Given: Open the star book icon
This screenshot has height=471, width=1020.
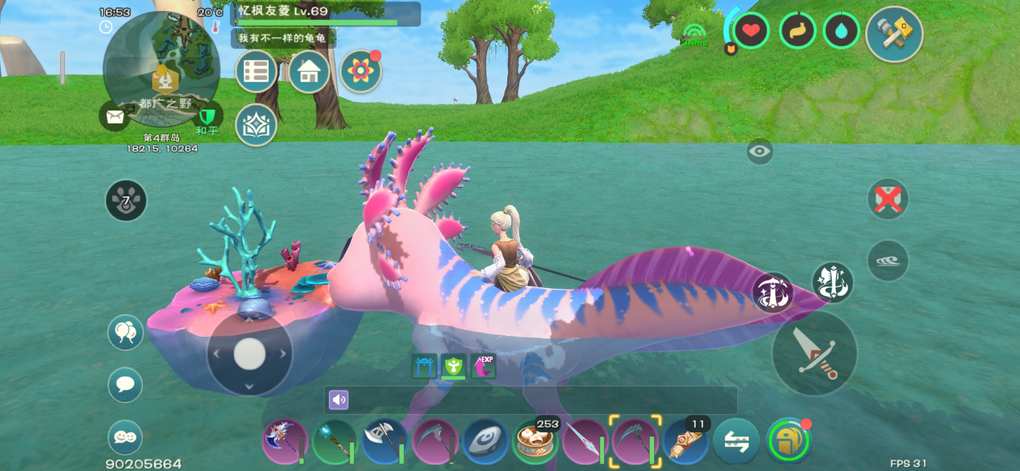Looking at the screenshot, I should point(256,124).
